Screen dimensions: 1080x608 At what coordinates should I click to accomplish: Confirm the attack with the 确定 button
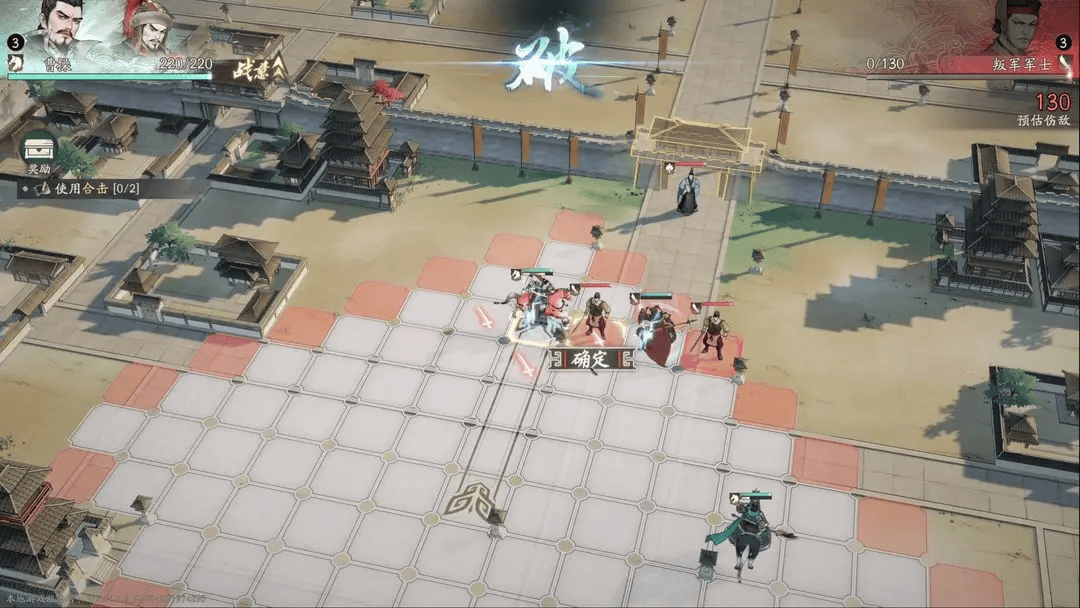(592, 361)
